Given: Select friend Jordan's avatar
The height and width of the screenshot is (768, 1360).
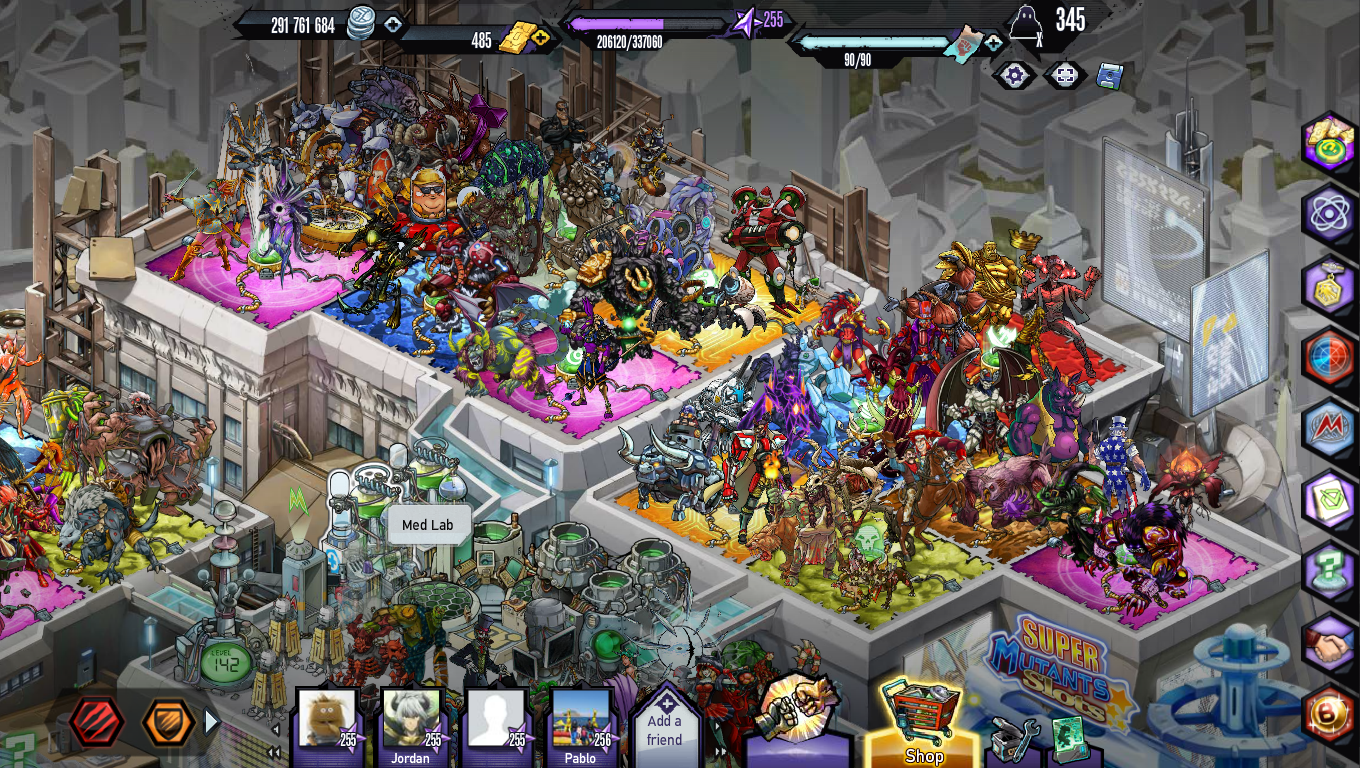Looking at the screenshot, I should pos(411,720).
